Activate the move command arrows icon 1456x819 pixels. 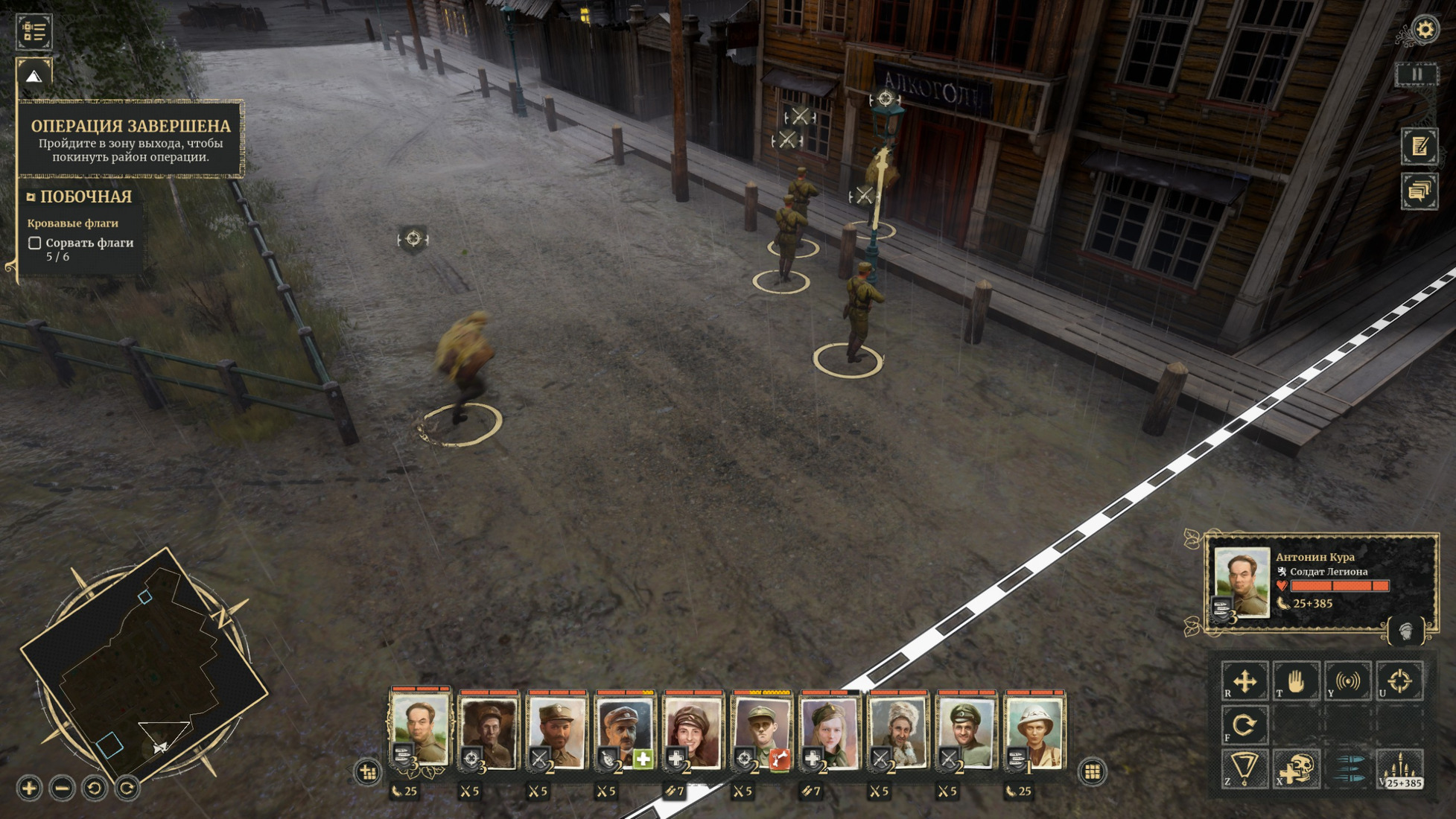point(1244,681)
